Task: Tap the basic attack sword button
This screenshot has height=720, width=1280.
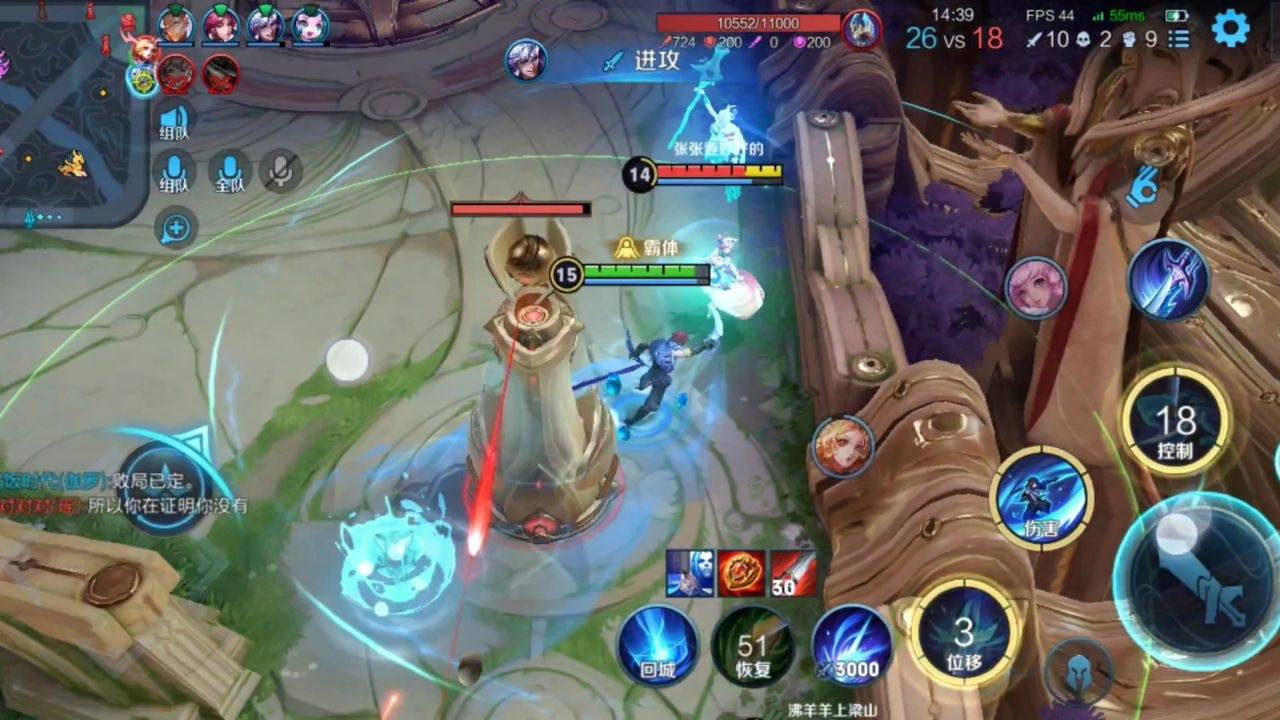Action: pos(1198,579)
